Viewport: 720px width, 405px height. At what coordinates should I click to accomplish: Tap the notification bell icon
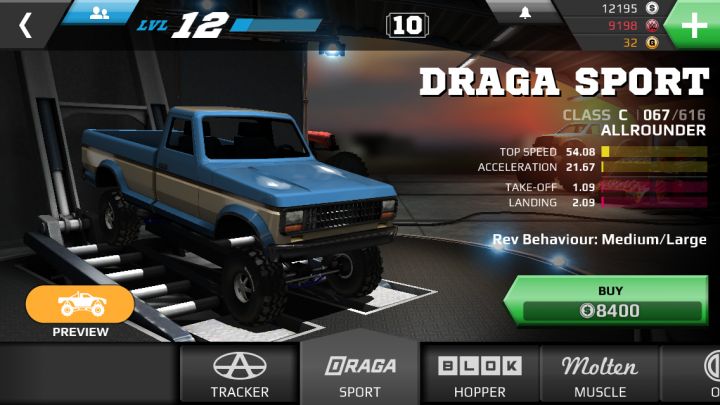526,13
